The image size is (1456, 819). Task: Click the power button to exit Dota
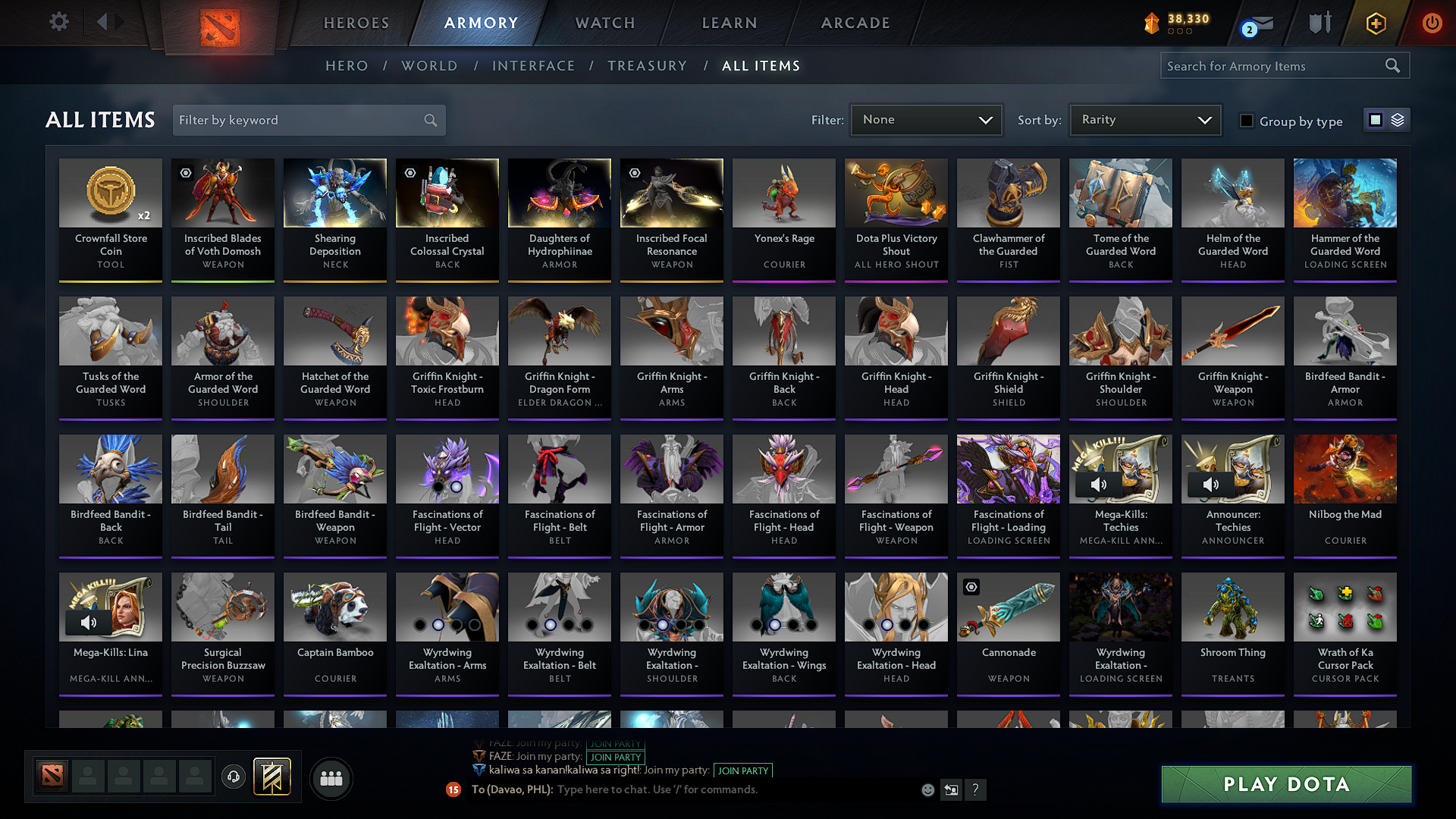pos(1432,24)
